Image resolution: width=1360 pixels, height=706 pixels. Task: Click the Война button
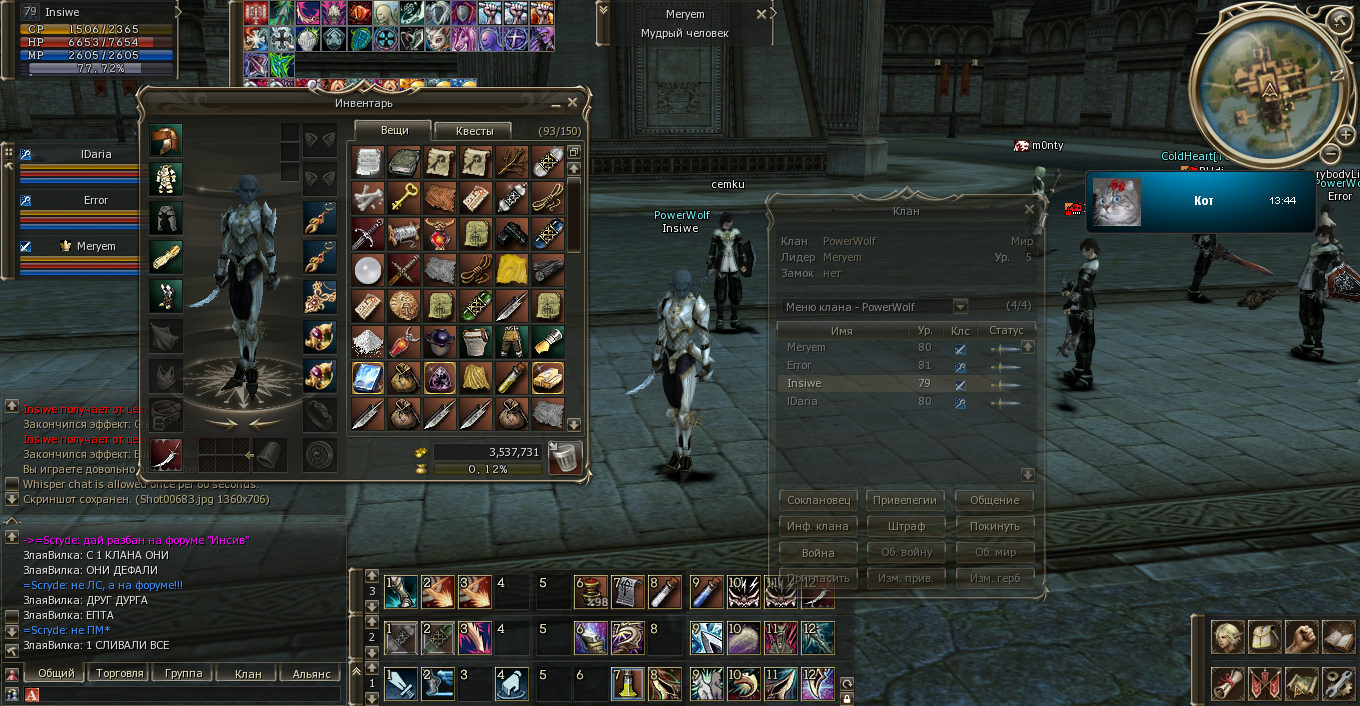coord(817,552)
